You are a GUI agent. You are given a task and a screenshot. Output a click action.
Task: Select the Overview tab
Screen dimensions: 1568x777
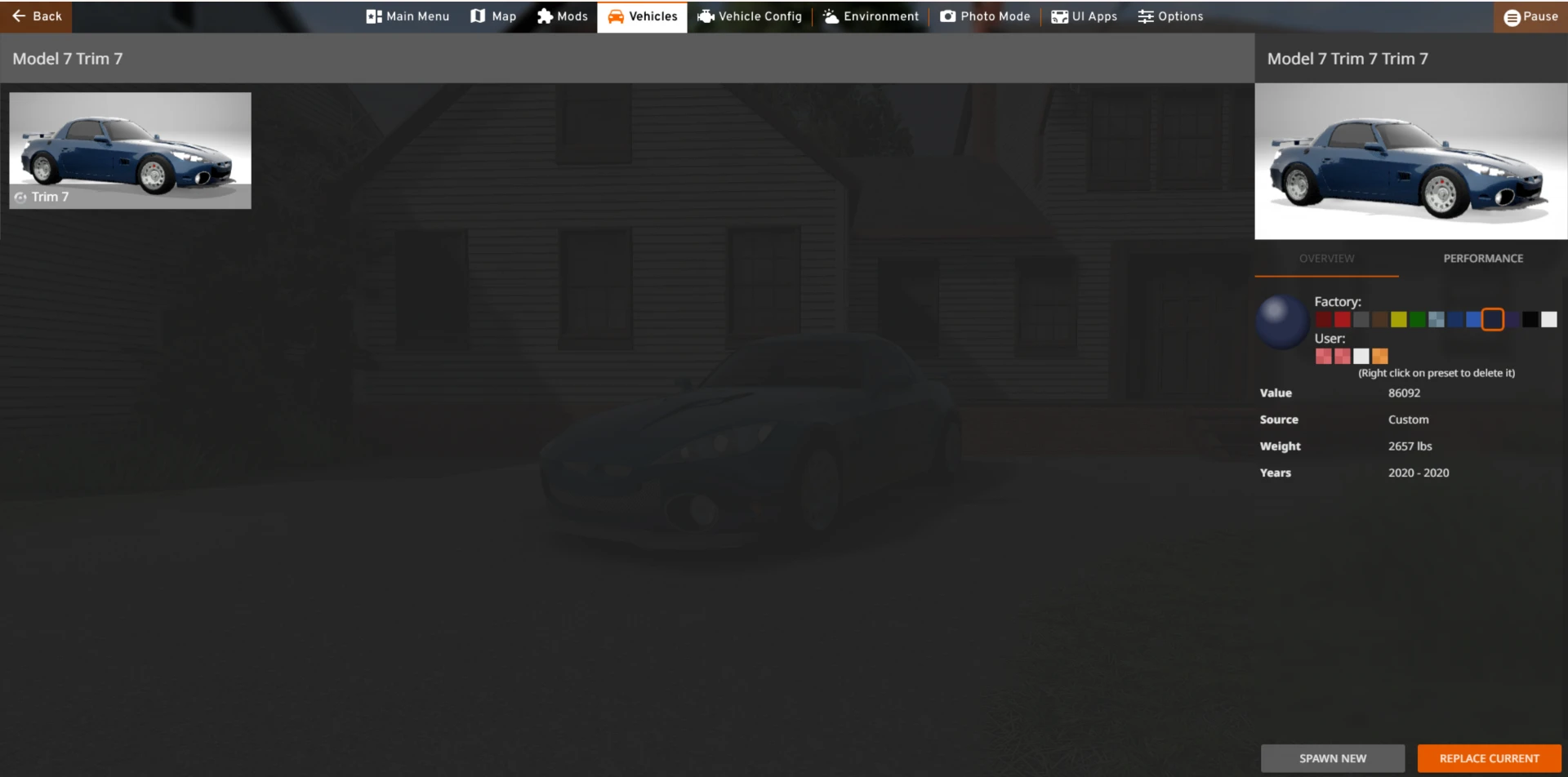coord(1325,258)
